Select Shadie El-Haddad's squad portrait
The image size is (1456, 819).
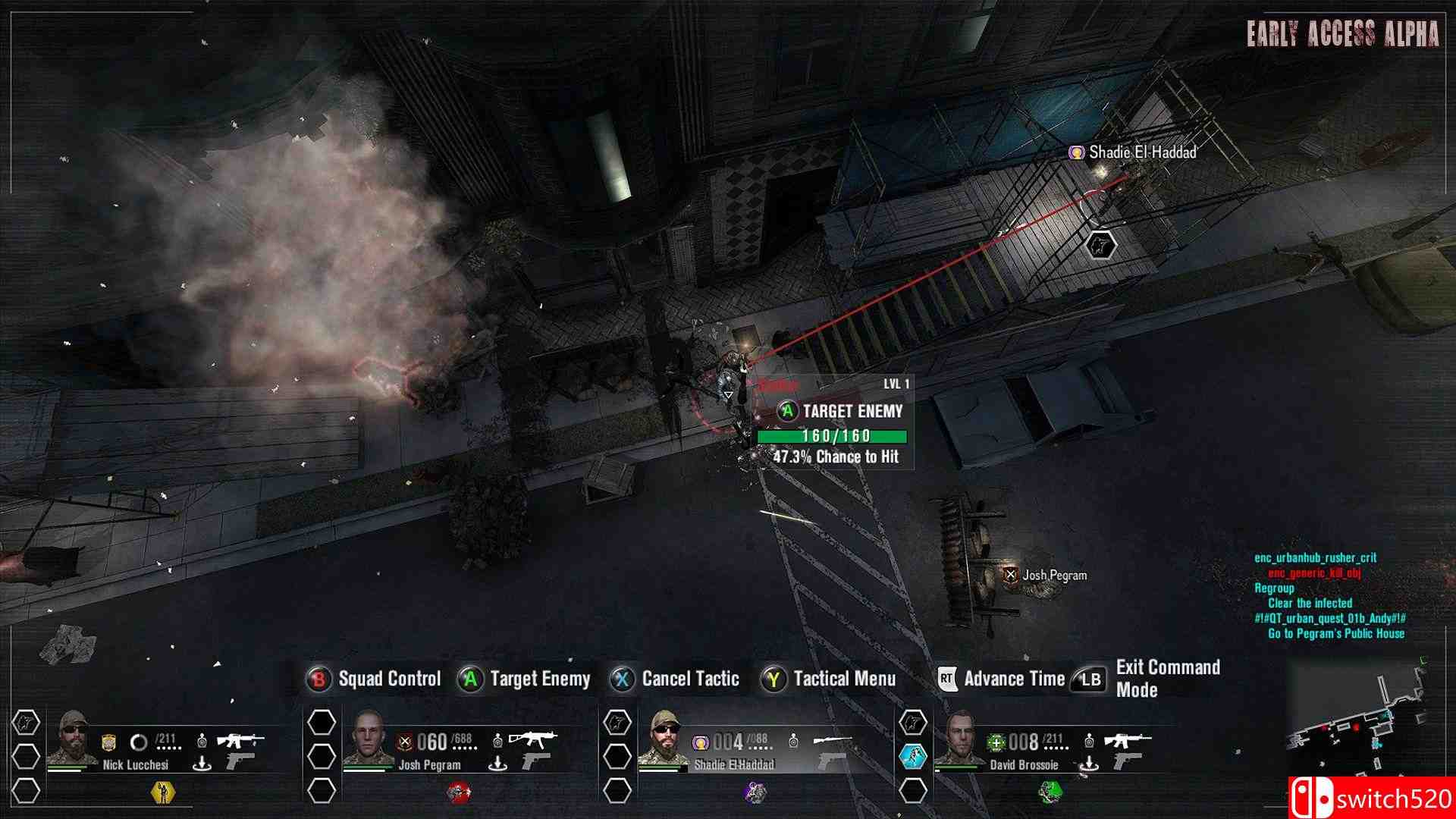click(664, 738)
